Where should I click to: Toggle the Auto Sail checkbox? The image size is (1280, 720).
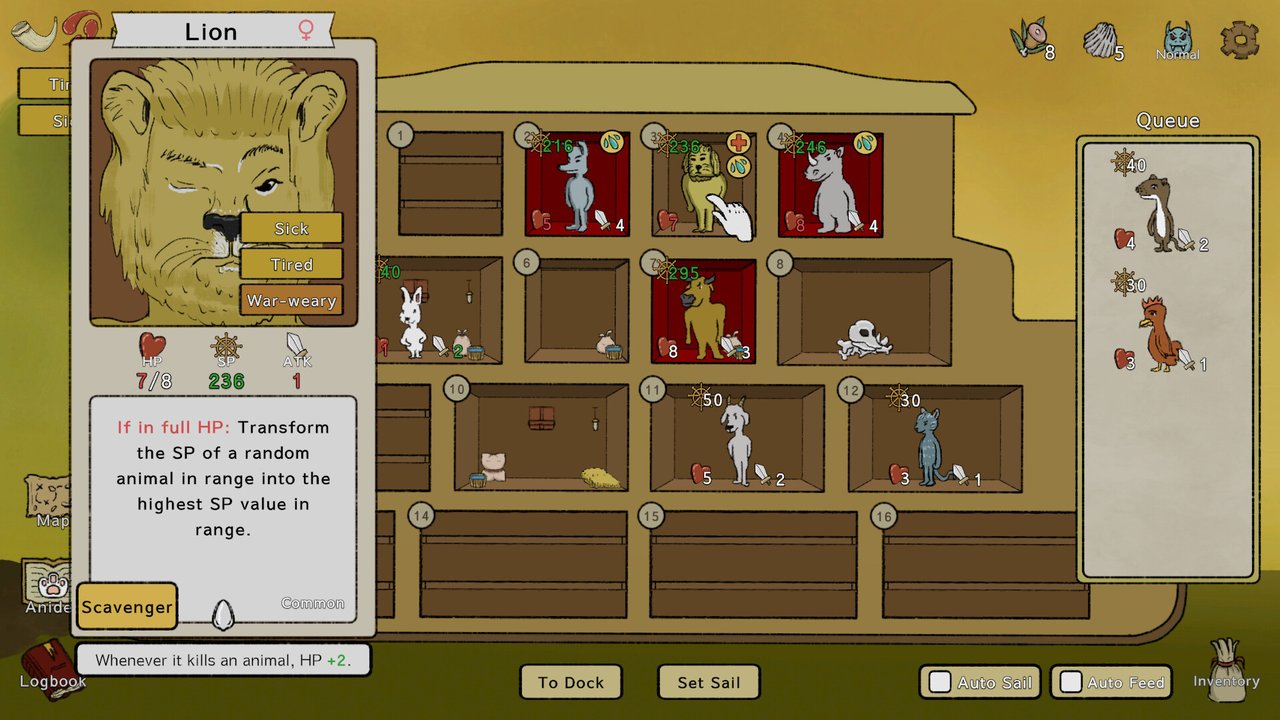940,682
